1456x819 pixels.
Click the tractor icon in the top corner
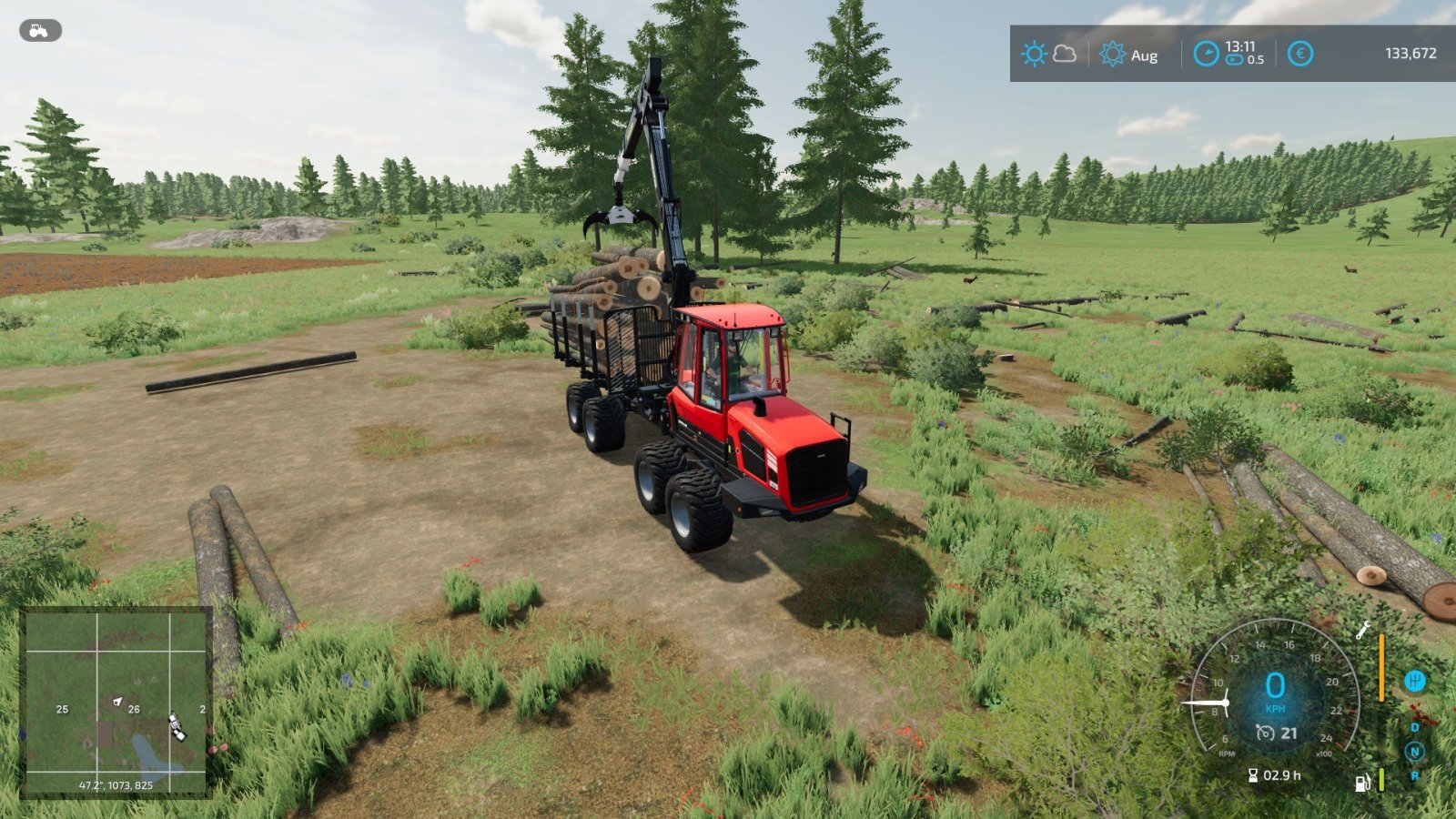(x=40, y=31)
